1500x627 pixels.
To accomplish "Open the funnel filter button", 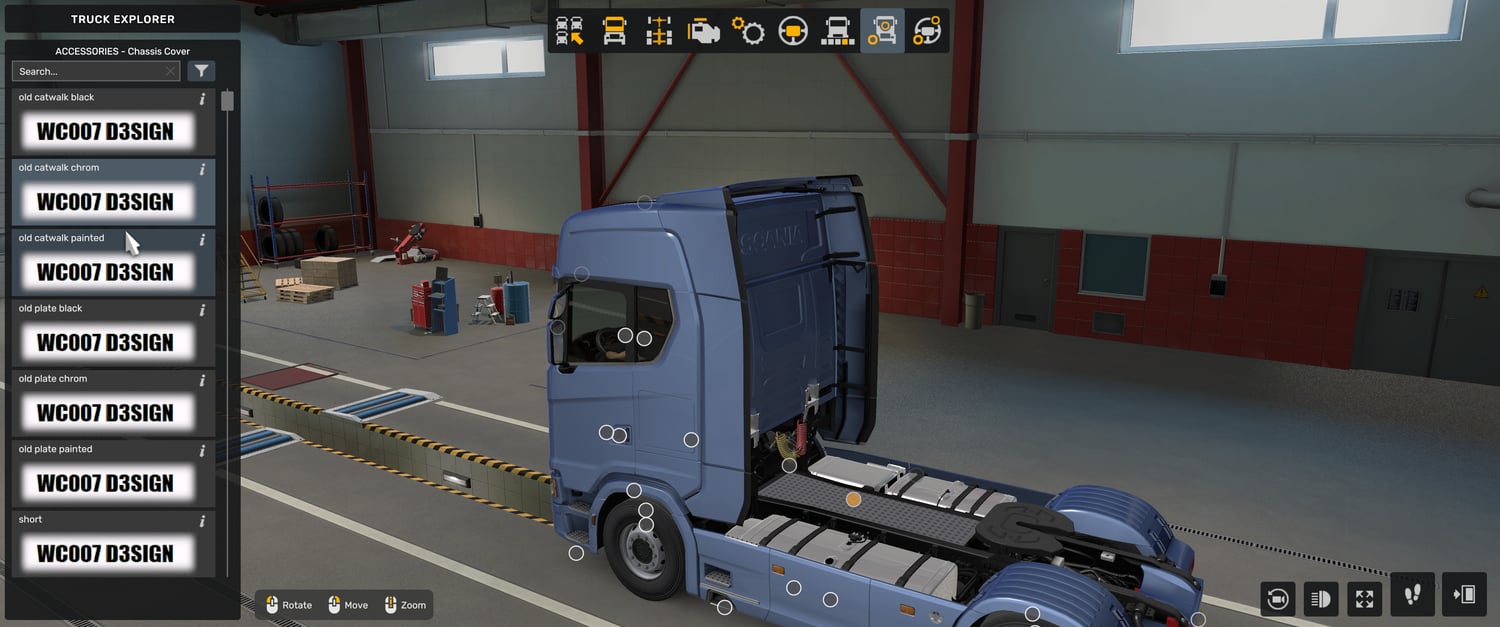I will [201, 71].
